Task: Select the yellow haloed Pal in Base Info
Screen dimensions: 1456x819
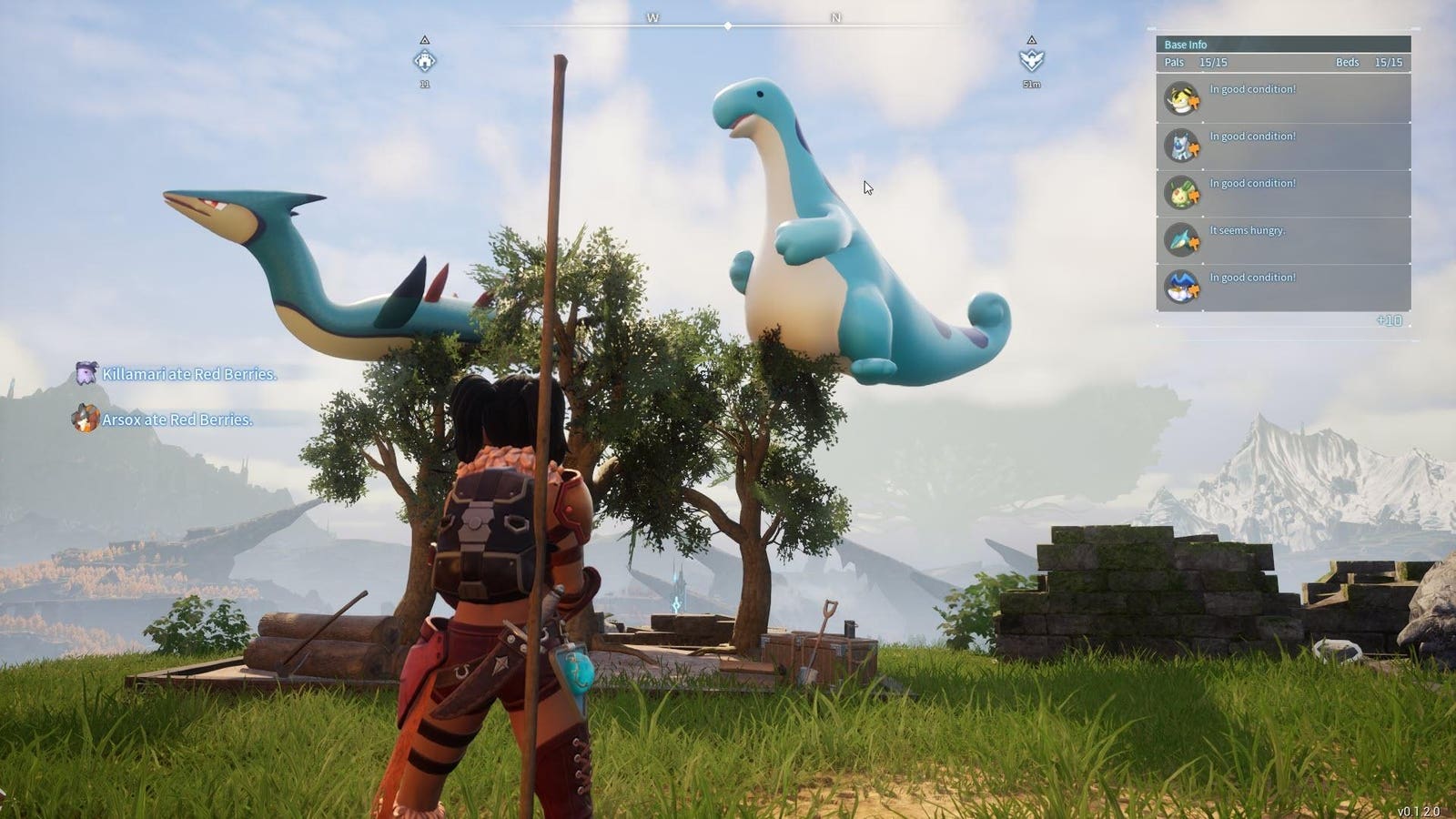Action: click(1181, 99)
